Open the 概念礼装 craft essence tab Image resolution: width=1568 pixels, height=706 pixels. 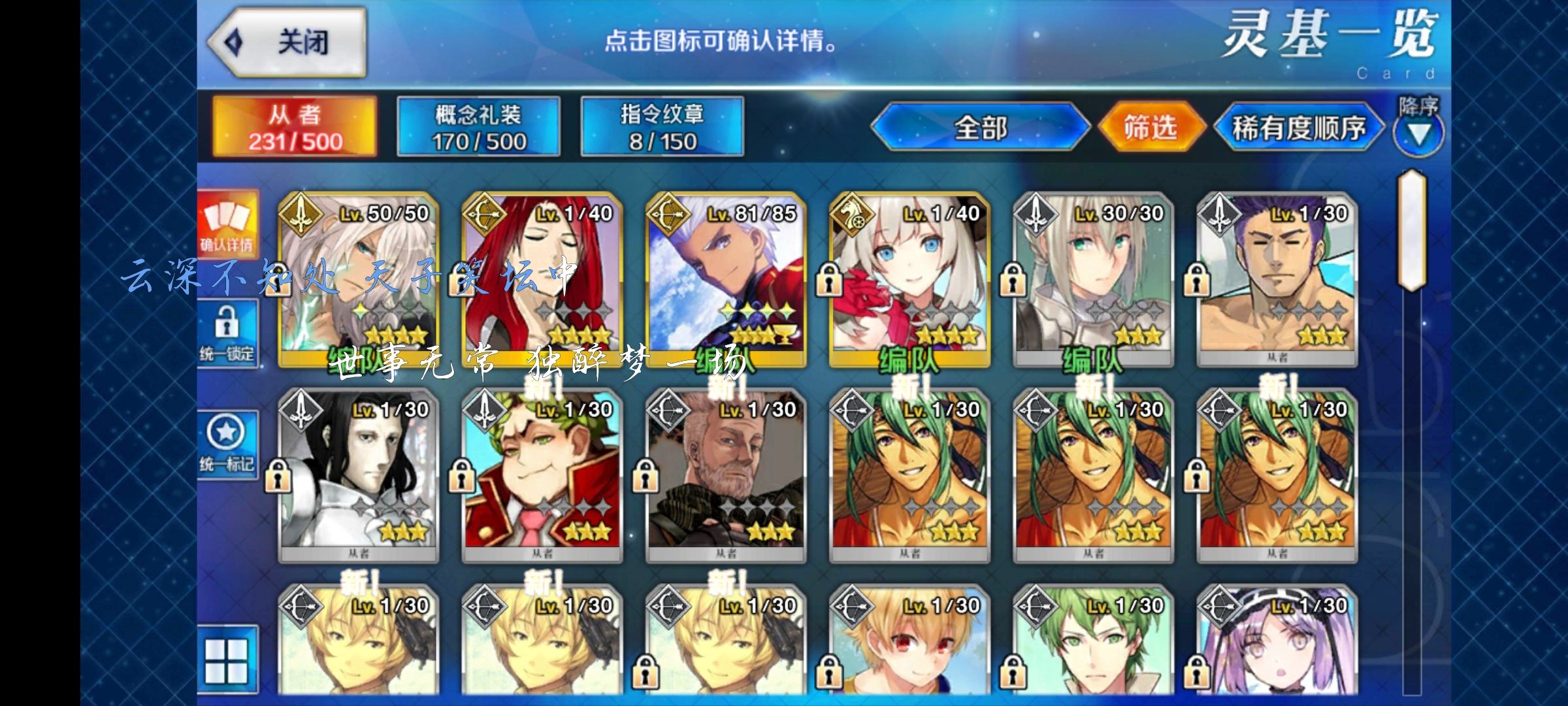click(478, 127)
